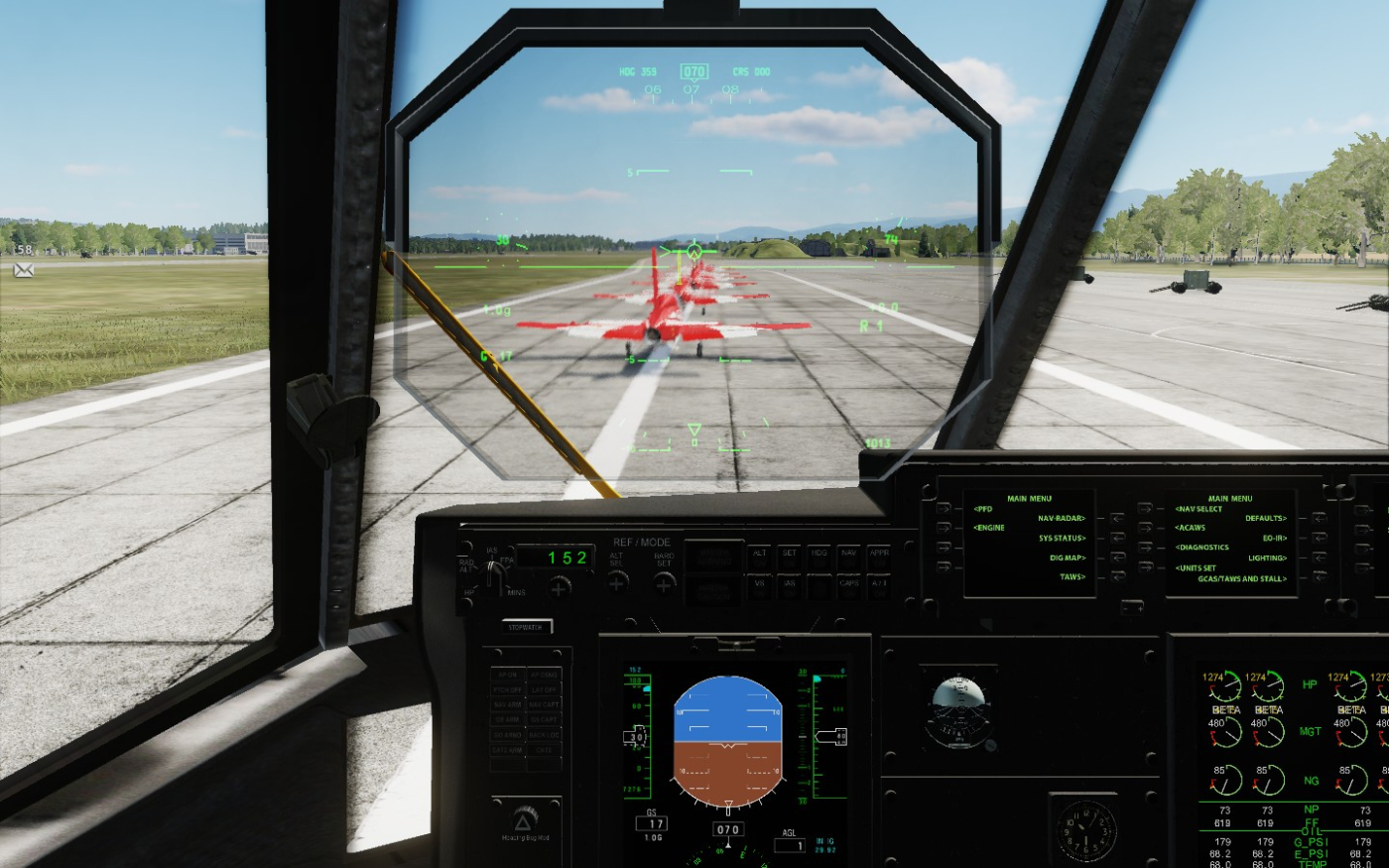This screenshot has height=868, width=1389.
Task: Open DIG MAP using its line key
Action: pyautogui.click(x=1117, y=558)
